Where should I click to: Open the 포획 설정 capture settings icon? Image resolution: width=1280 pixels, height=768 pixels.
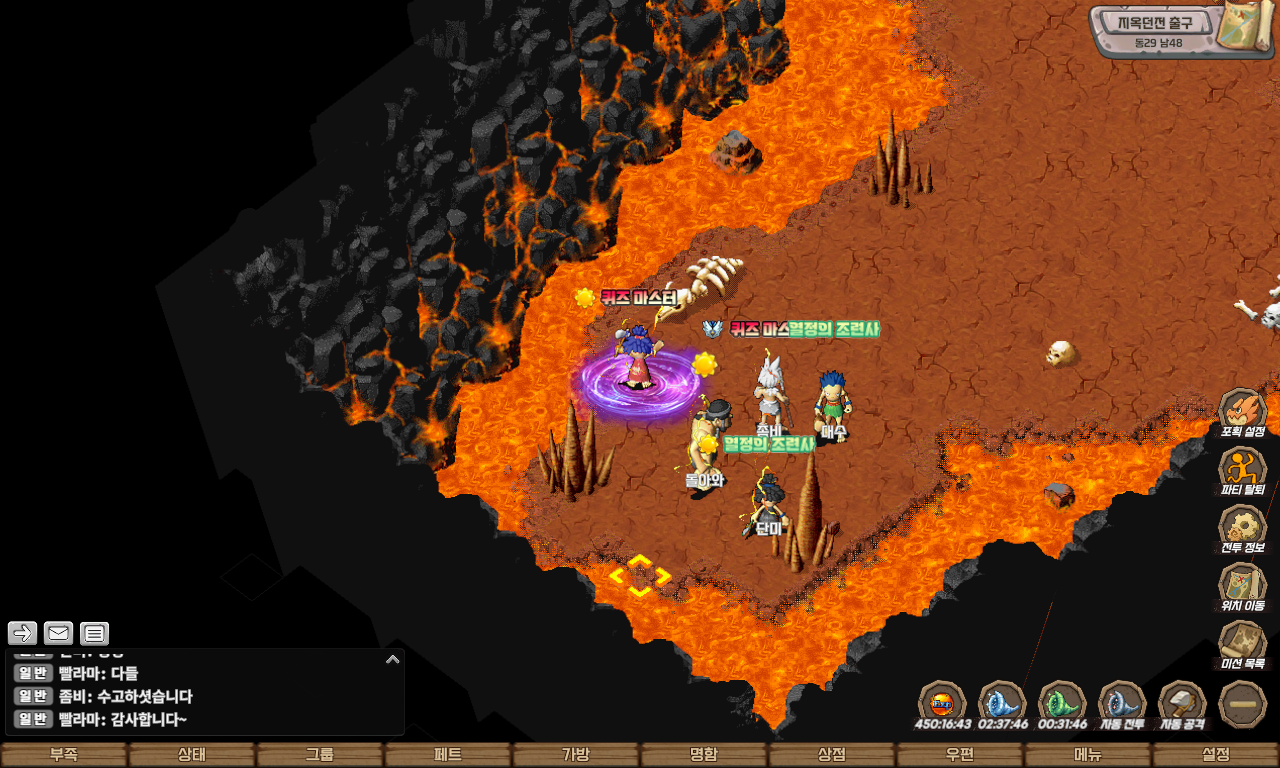pyautogui.click(x=1243, y=411)
